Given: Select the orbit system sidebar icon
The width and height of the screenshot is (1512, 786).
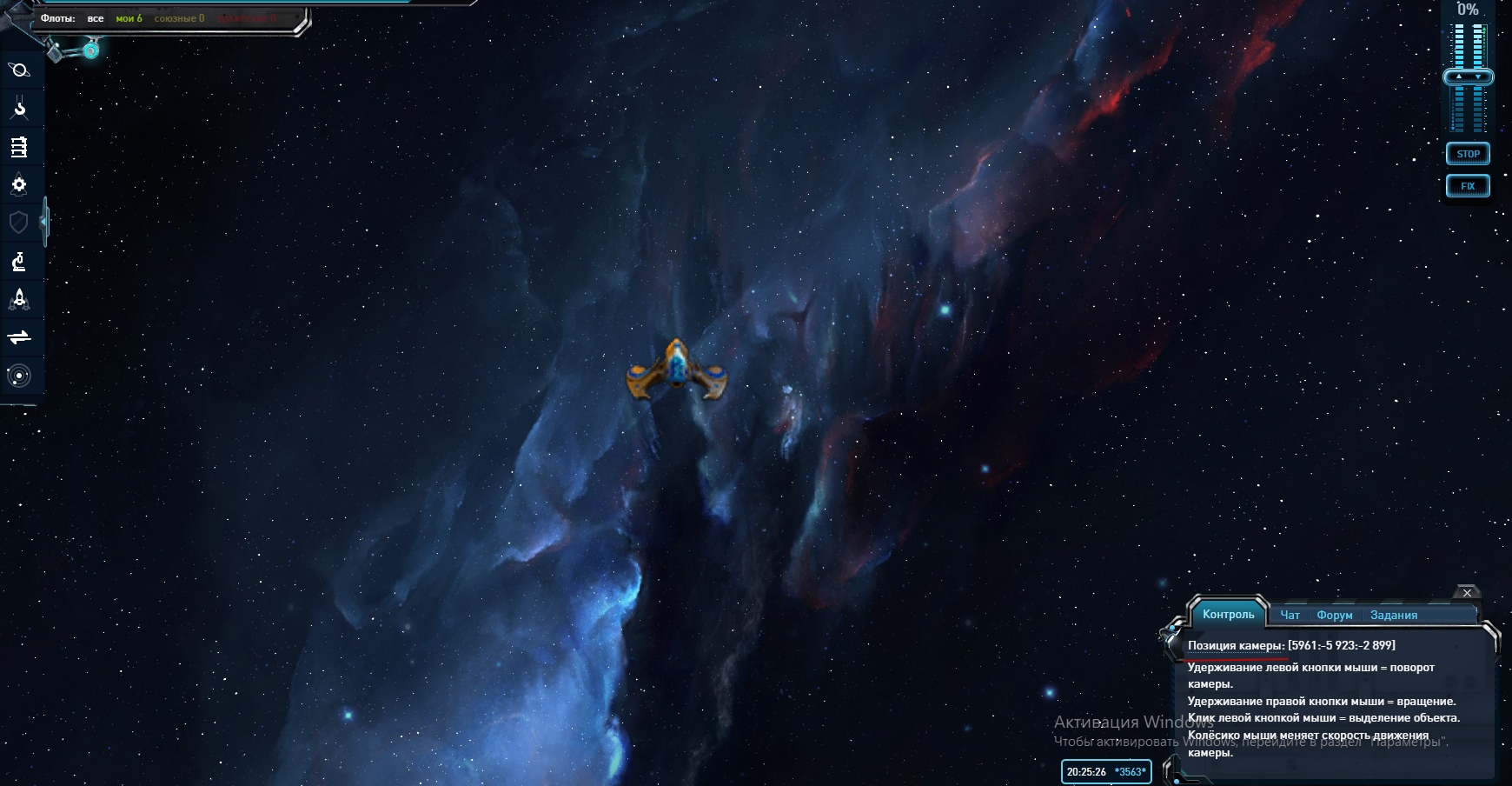Looking at the screenshot, I should coord(19,376).
